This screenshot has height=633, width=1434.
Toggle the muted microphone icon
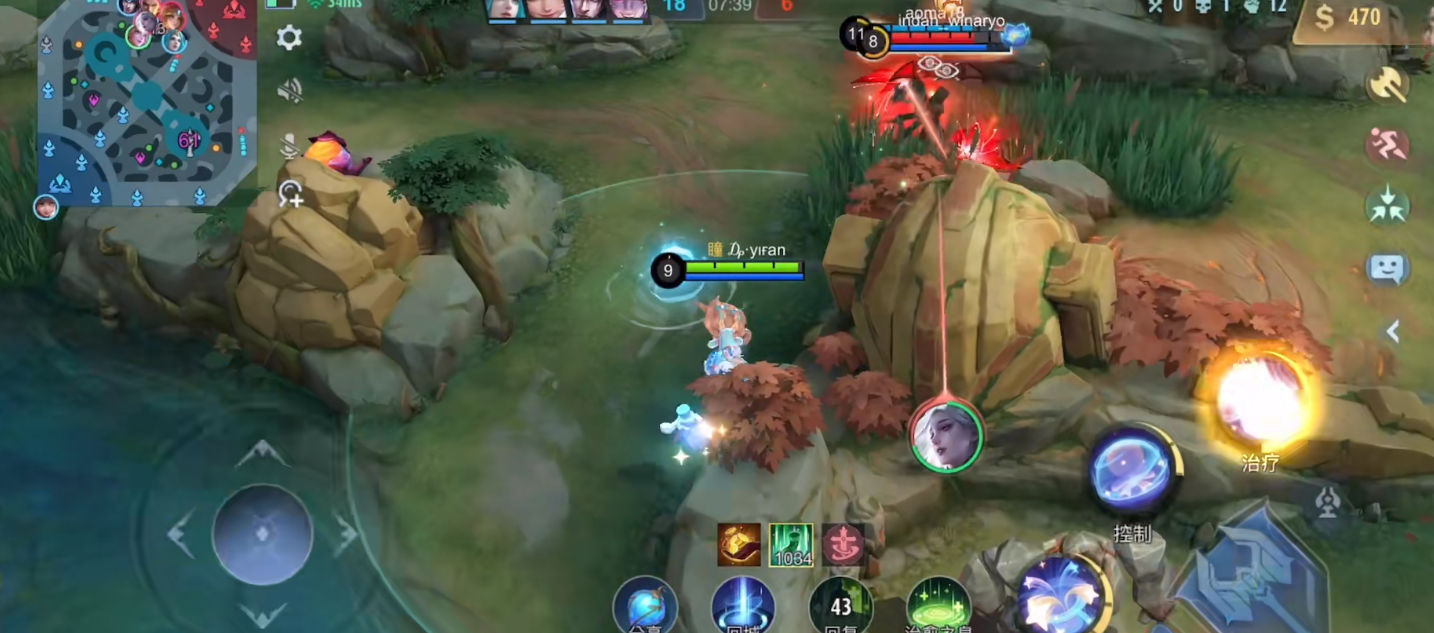click(x=290, y=147)
